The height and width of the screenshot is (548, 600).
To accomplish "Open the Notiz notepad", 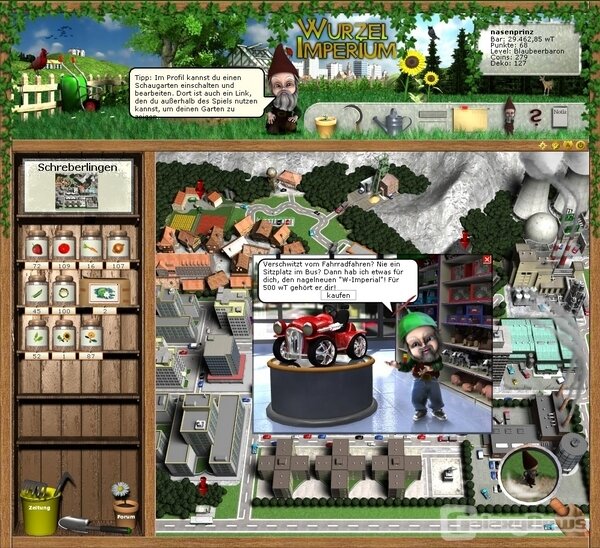I will pos(559,116).
